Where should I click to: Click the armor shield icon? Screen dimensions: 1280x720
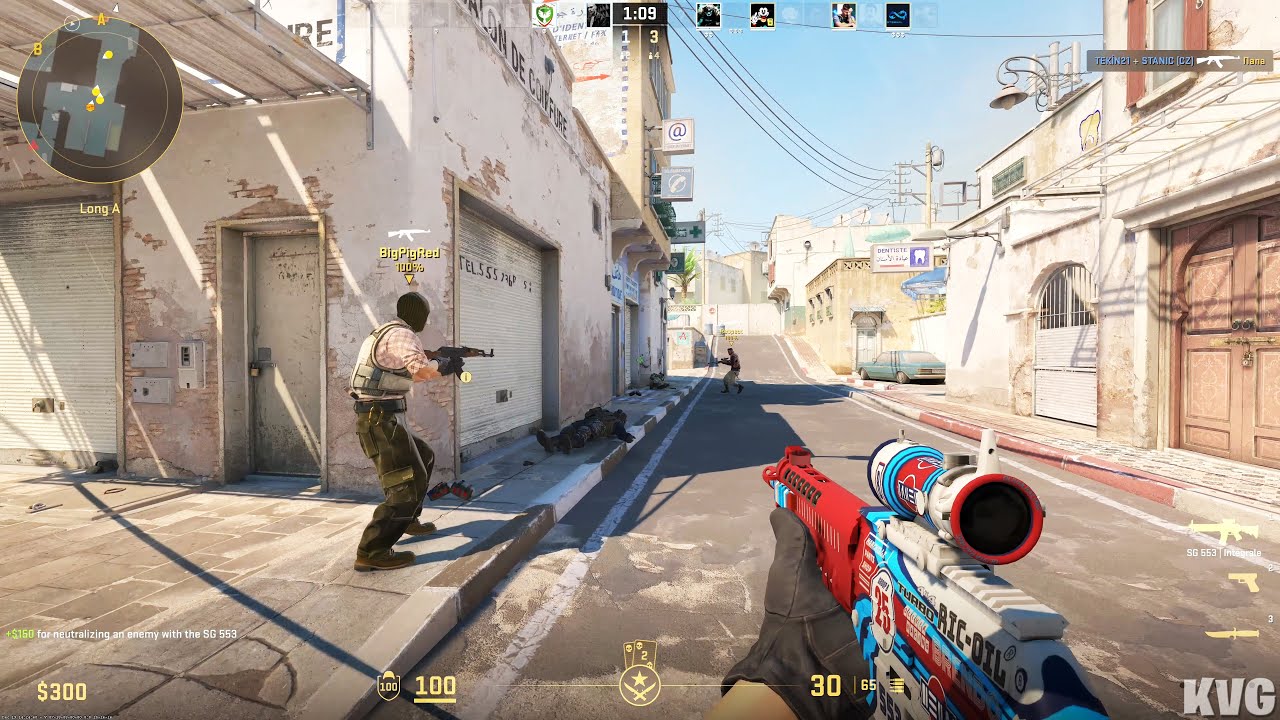point(388,686)
